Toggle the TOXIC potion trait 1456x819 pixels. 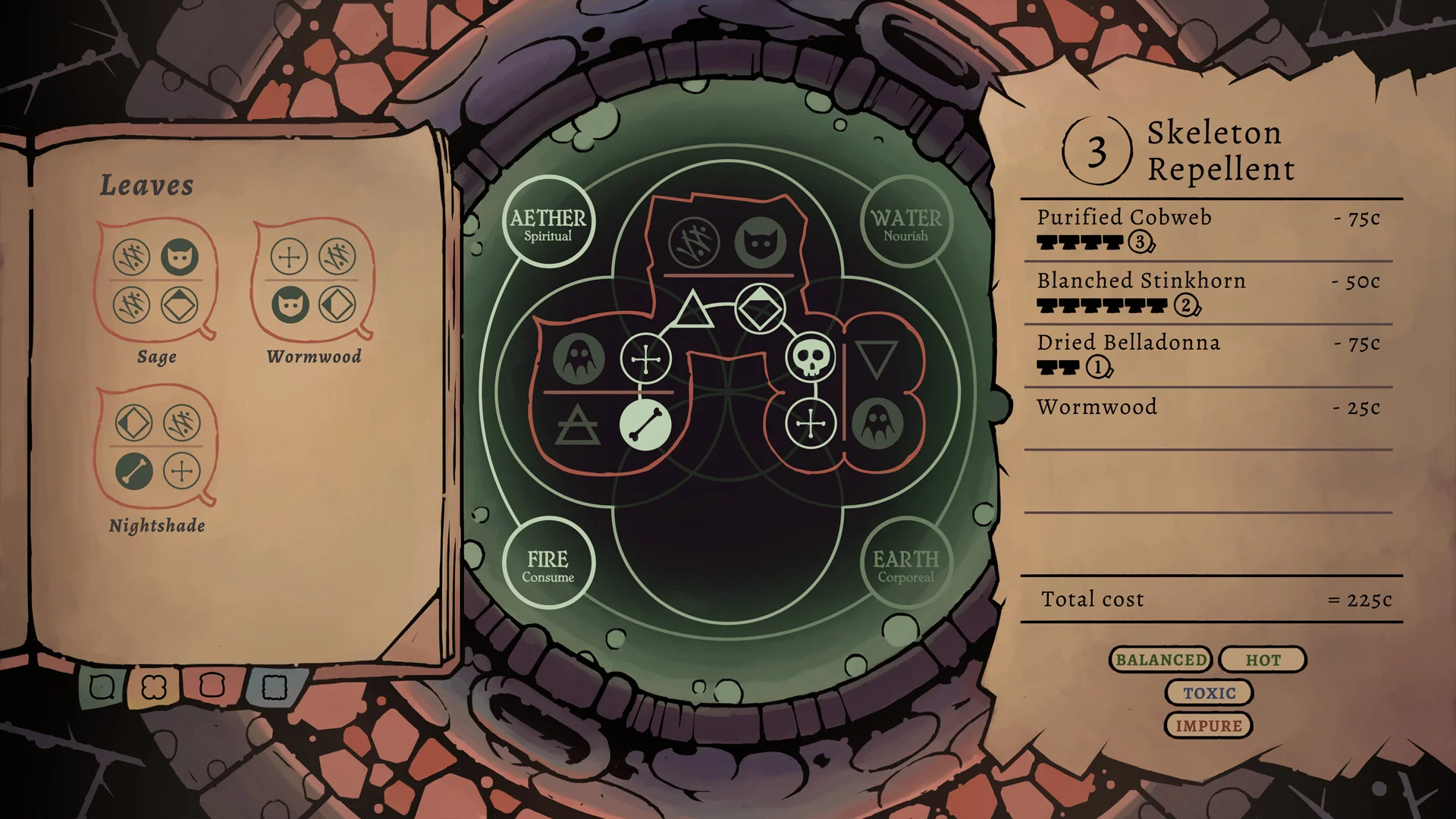1208,692
